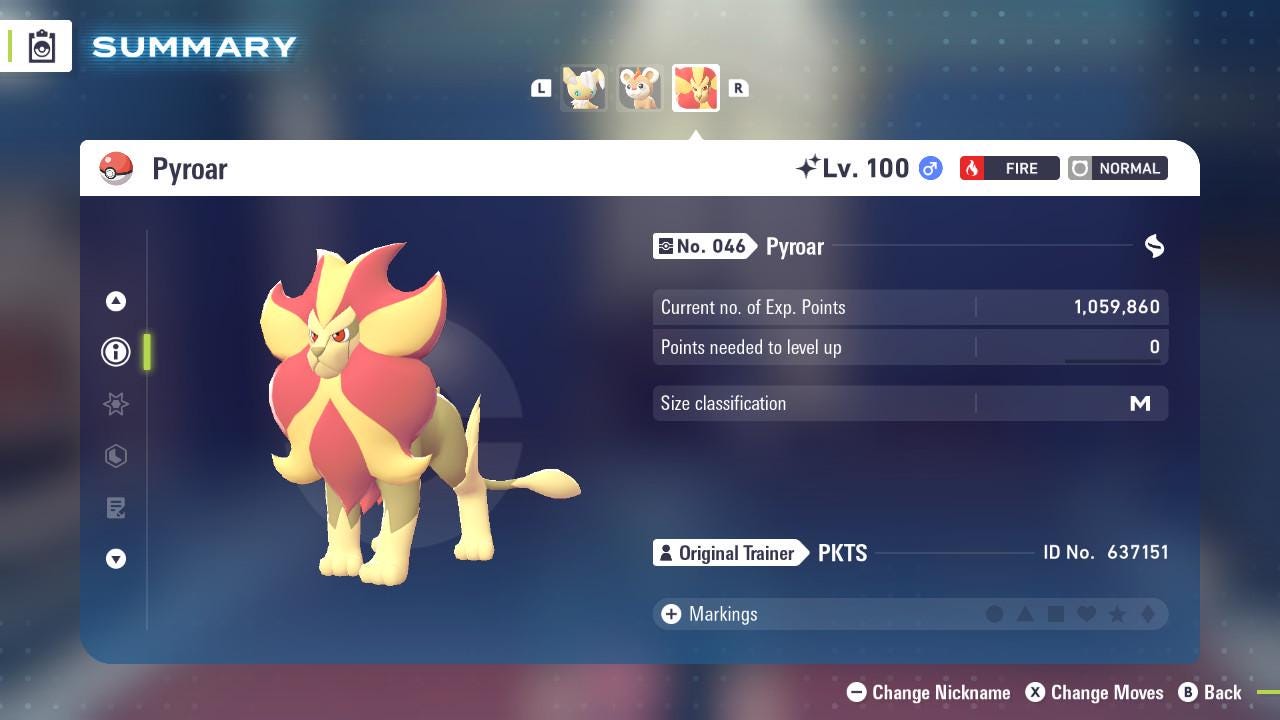Image resolution: width=1280 pixels, height=720 pixels.
Task: Click the shiny leaf symbol beside No. 046
Action: coord(1154,246)
